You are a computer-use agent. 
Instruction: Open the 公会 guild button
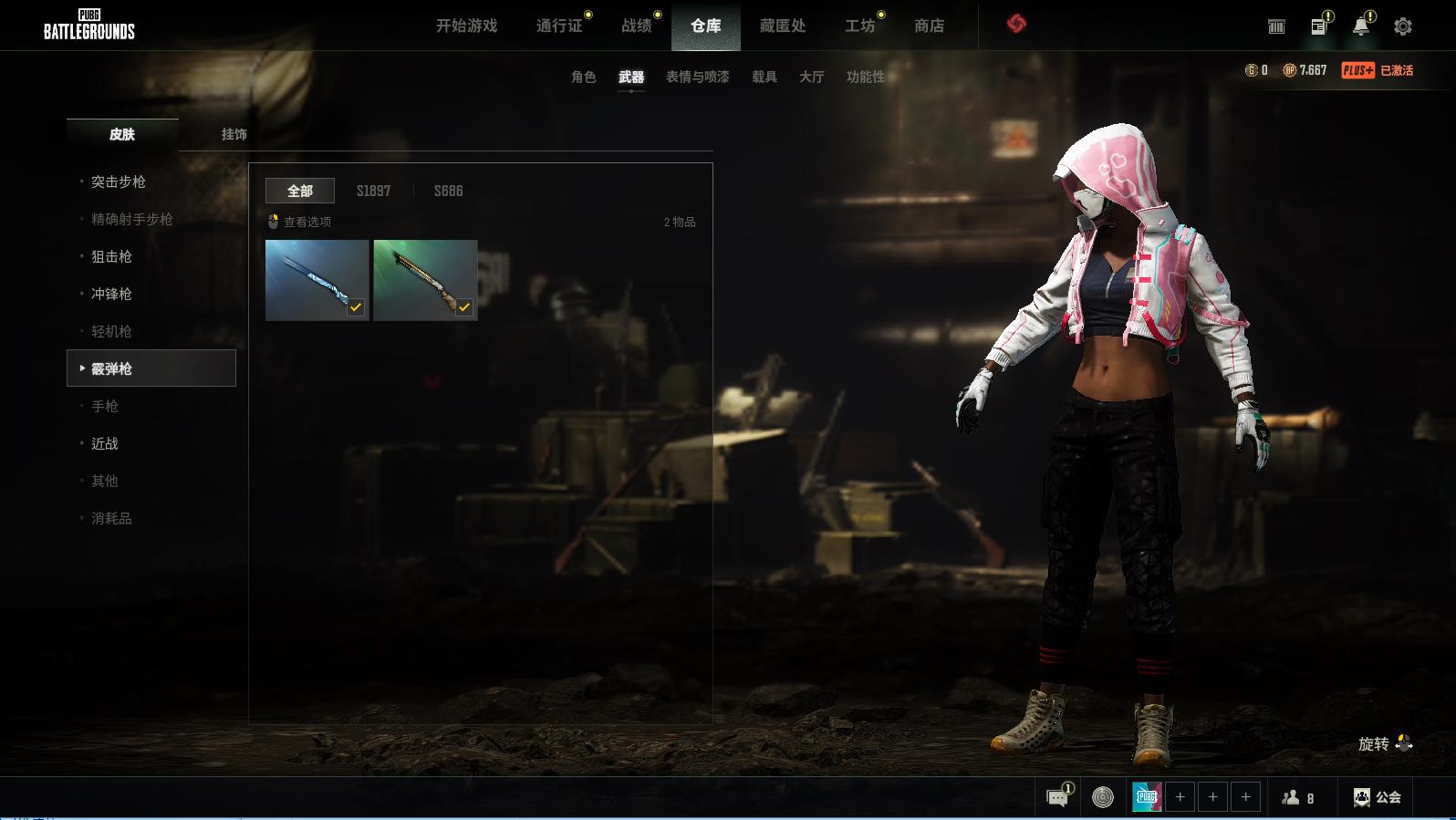1378,797
